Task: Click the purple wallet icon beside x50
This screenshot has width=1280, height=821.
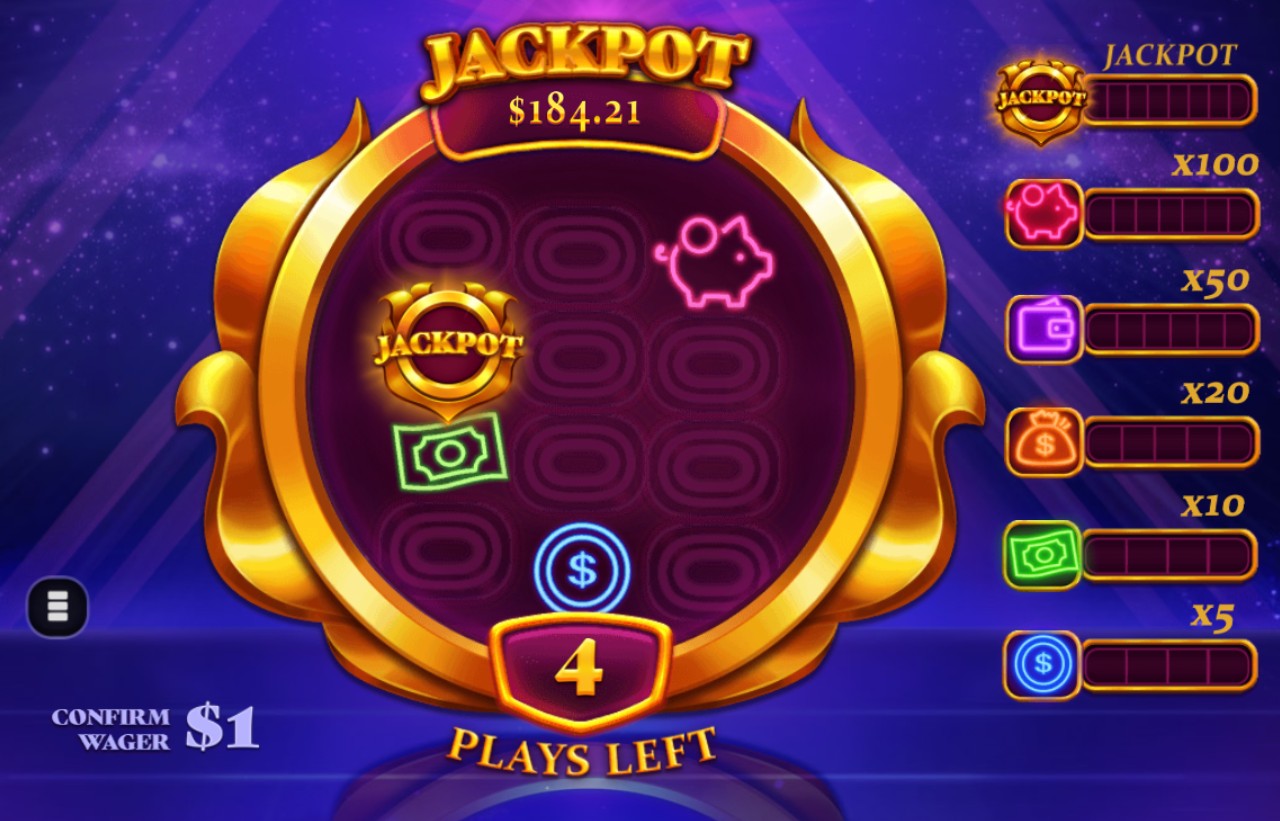Action: (x=1042, y=330)
